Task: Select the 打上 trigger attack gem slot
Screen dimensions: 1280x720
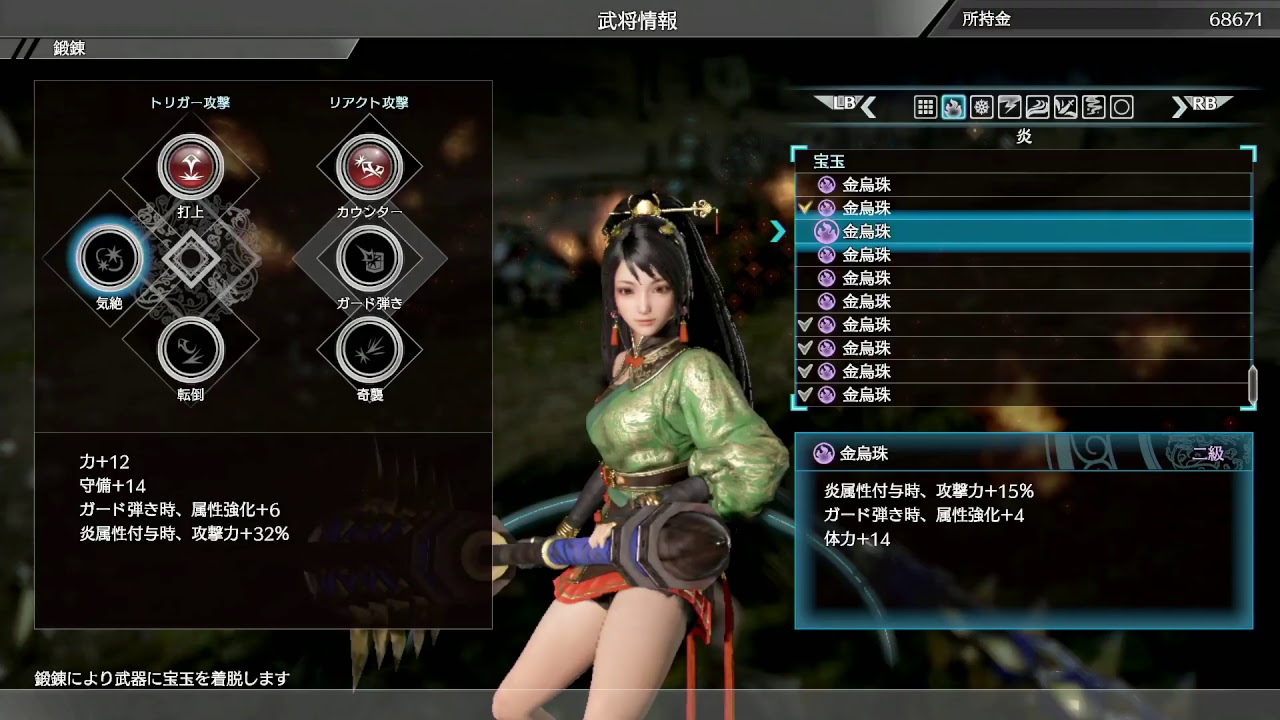Action: (190, 168)
